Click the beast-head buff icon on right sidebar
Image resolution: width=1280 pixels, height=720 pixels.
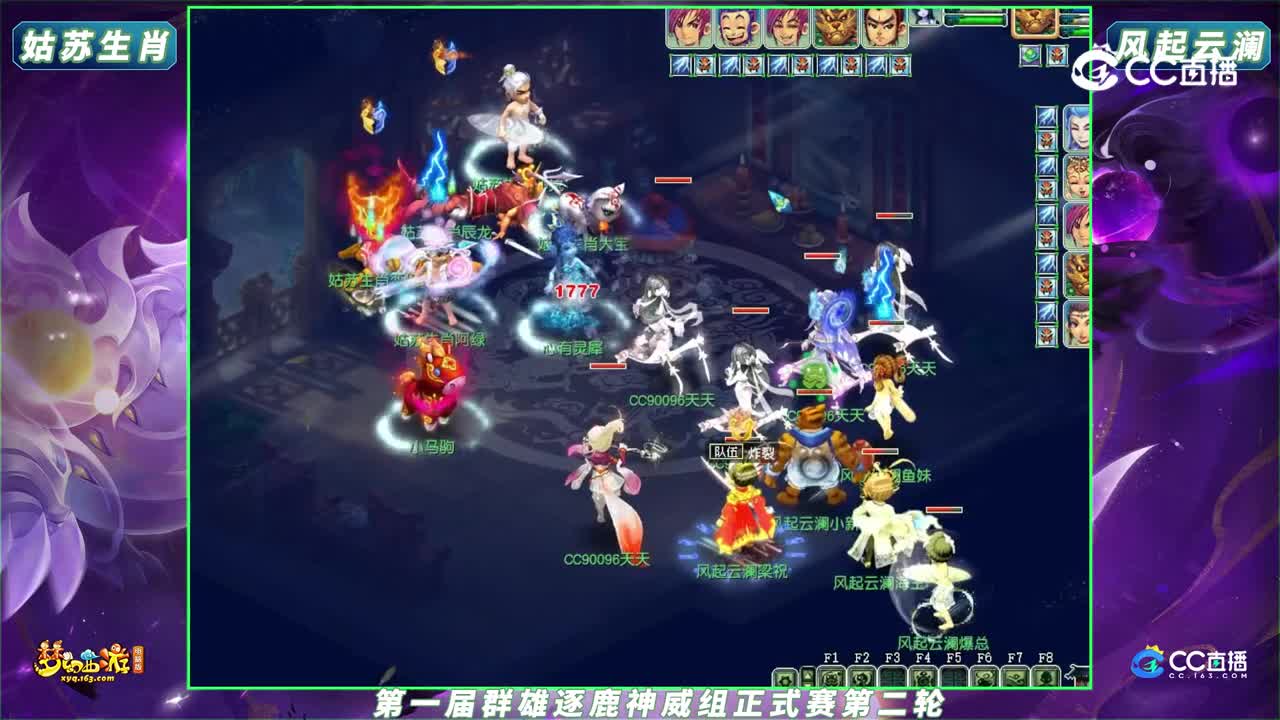1076,270
